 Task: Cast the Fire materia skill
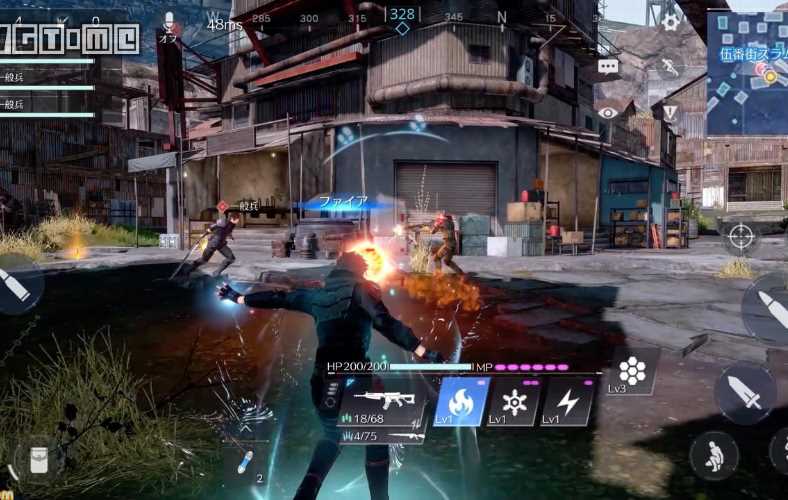click(463, 402)
